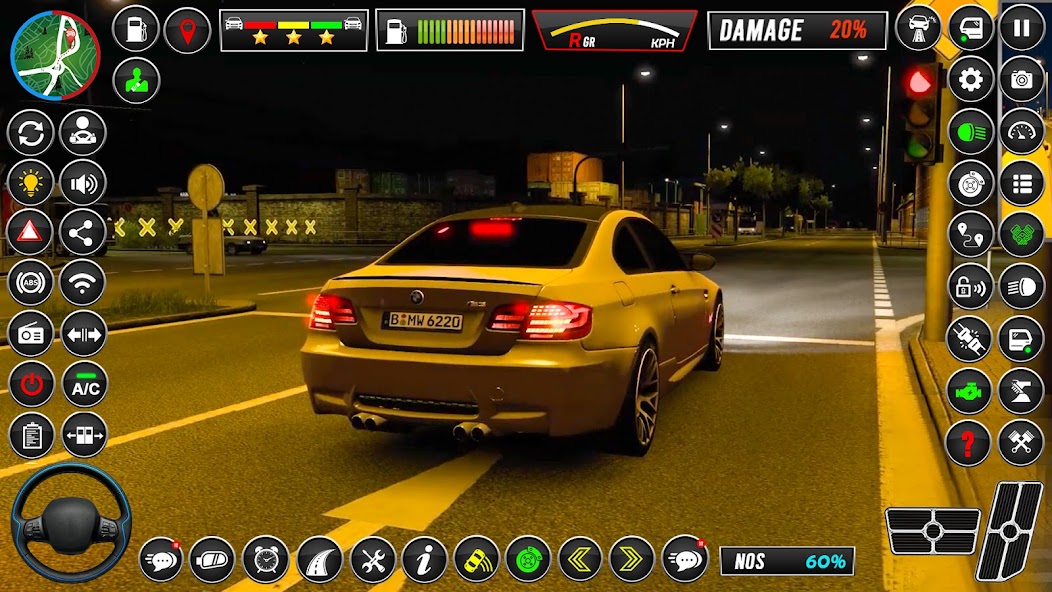Image resolution: width=1052 pixels, height=592 pixels.
Task: Activate the horn speaker icon
Action: click(83, 183)
